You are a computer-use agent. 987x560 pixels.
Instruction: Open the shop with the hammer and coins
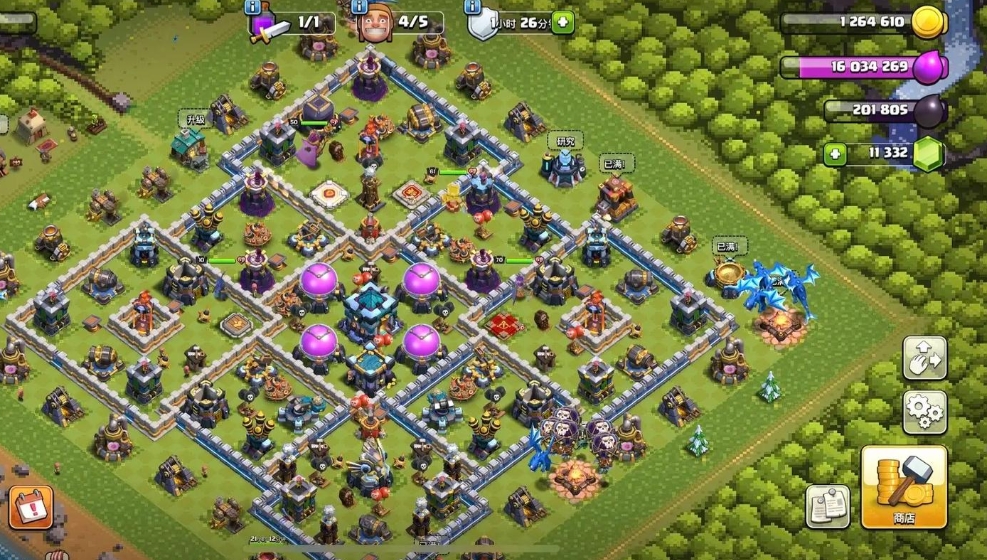click(903, 486)
